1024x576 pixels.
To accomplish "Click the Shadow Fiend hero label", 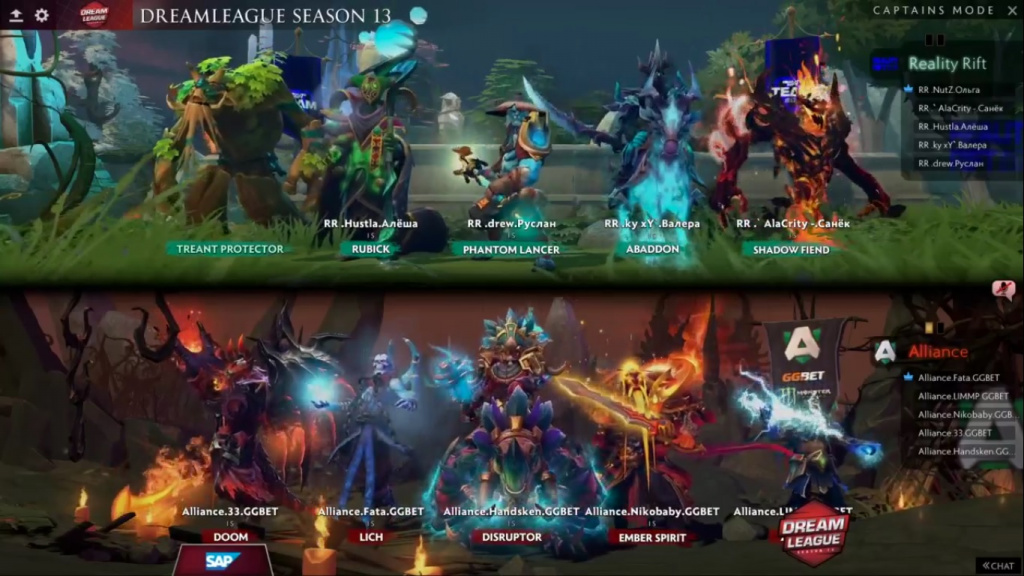I will point(790,249).
